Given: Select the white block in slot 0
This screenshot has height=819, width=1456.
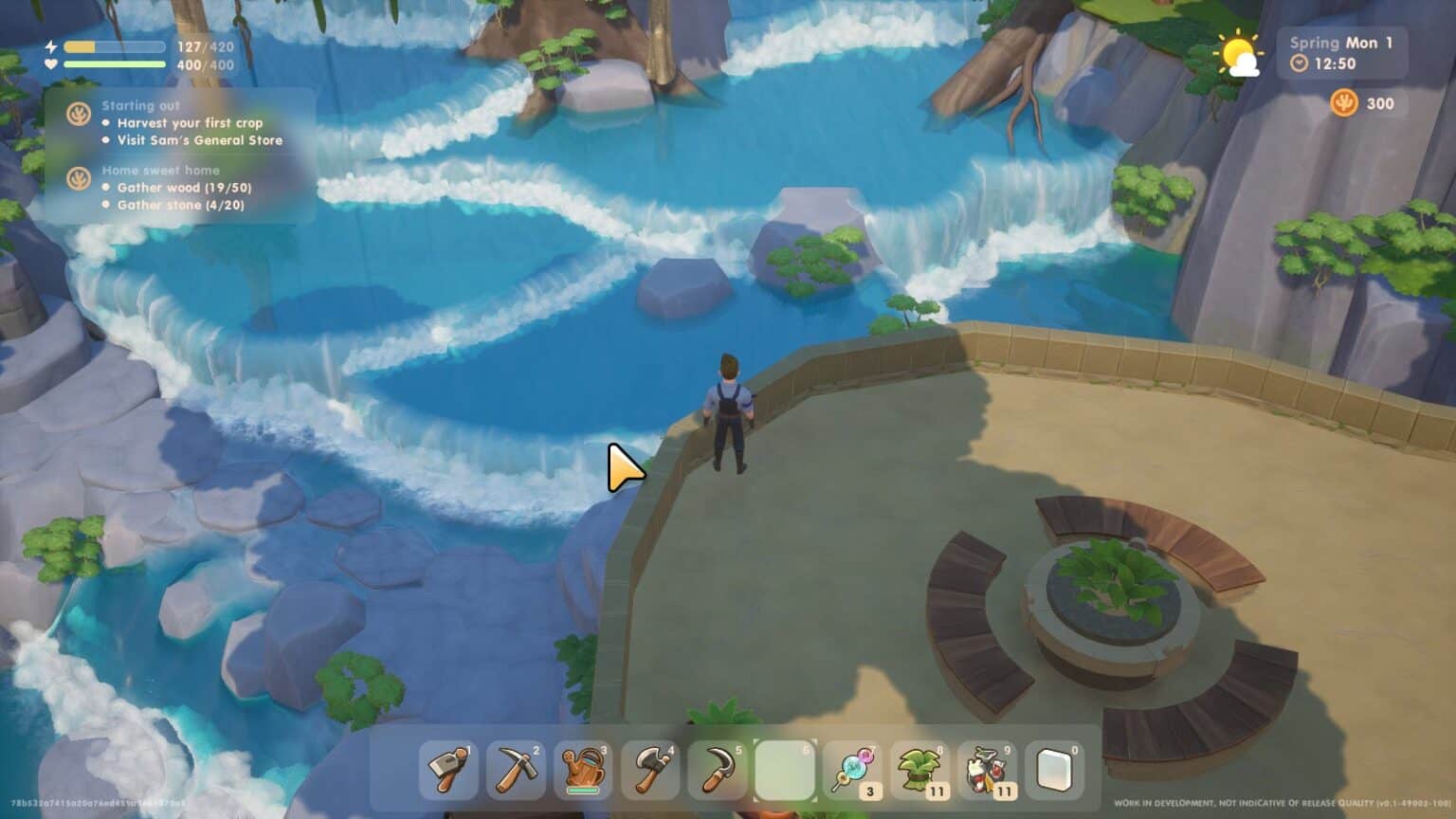Looking at the screenshot, I should [1054, 769].
